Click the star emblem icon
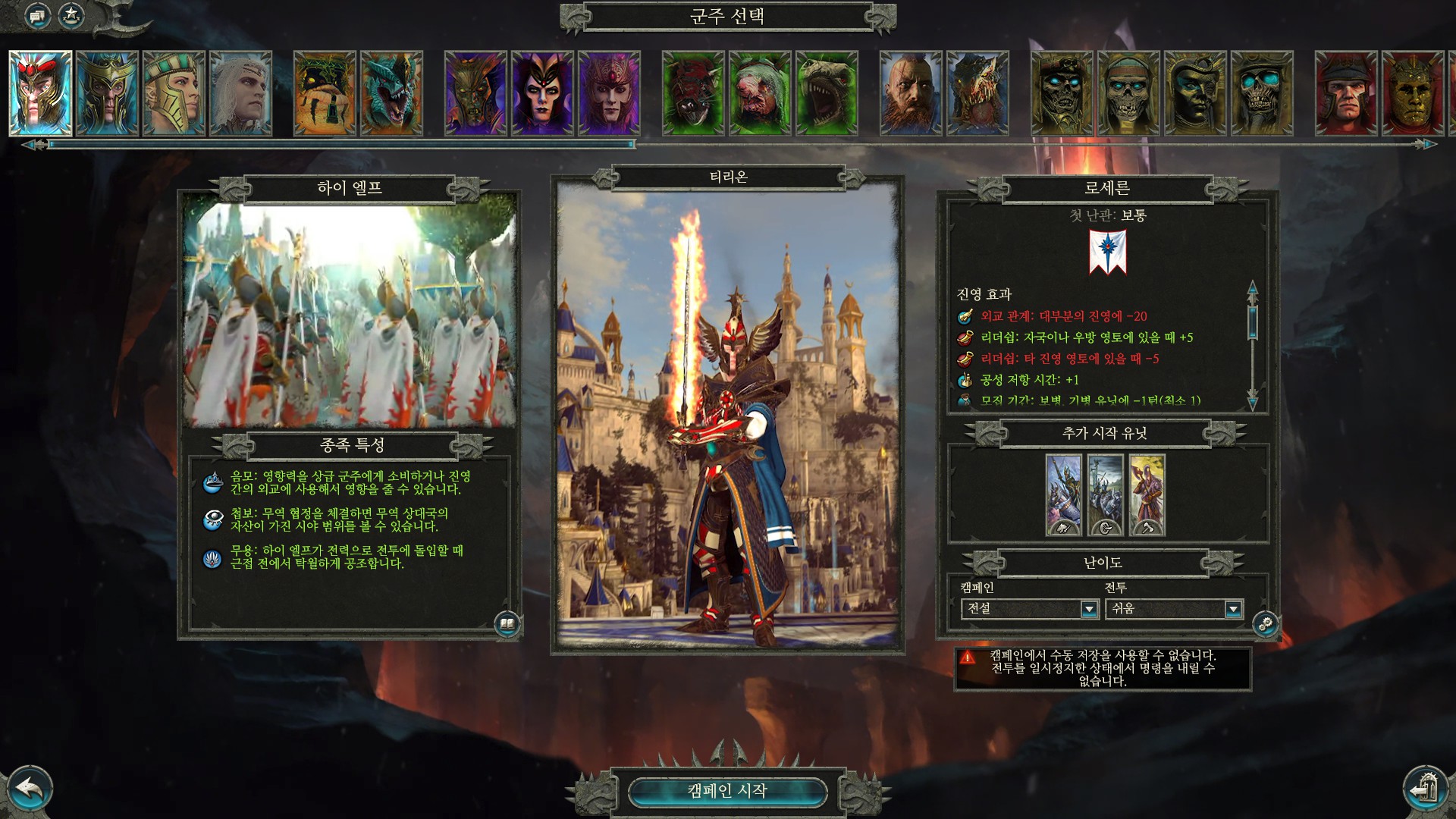This screenshot has width=1456, height=819. (x=71, y=15)
